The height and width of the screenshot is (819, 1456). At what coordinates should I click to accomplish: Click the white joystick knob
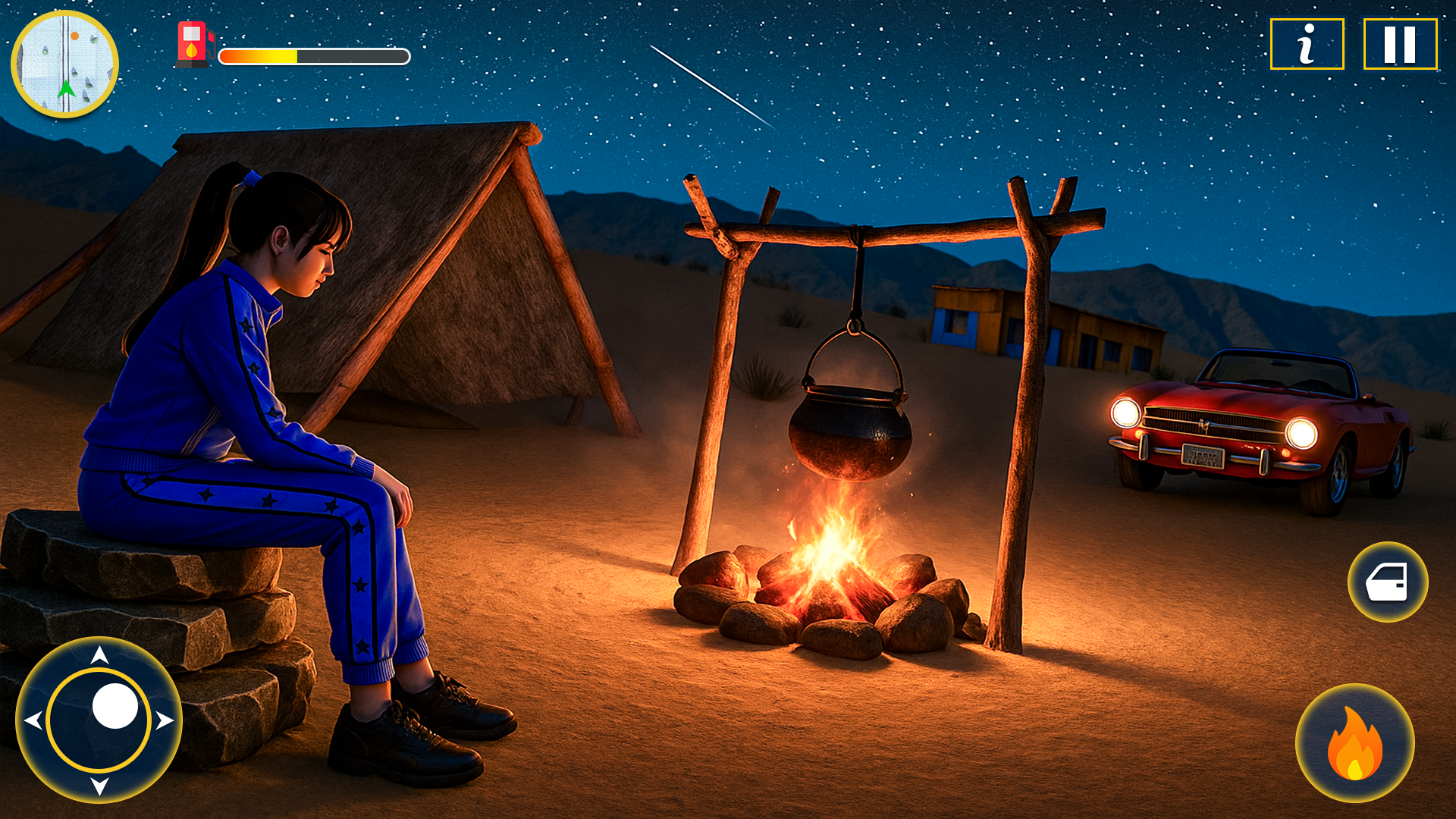point(115,706)
